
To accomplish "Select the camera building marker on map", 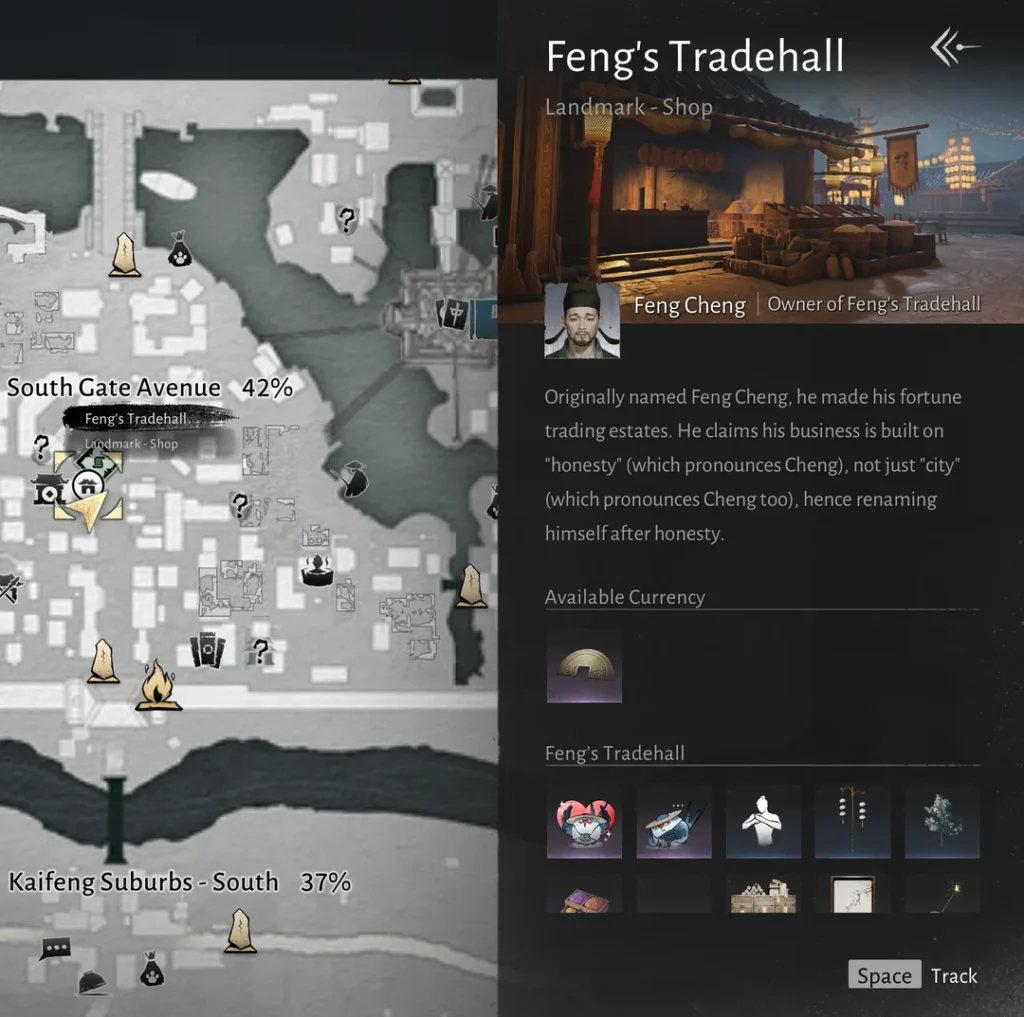I will coord(48,489).
